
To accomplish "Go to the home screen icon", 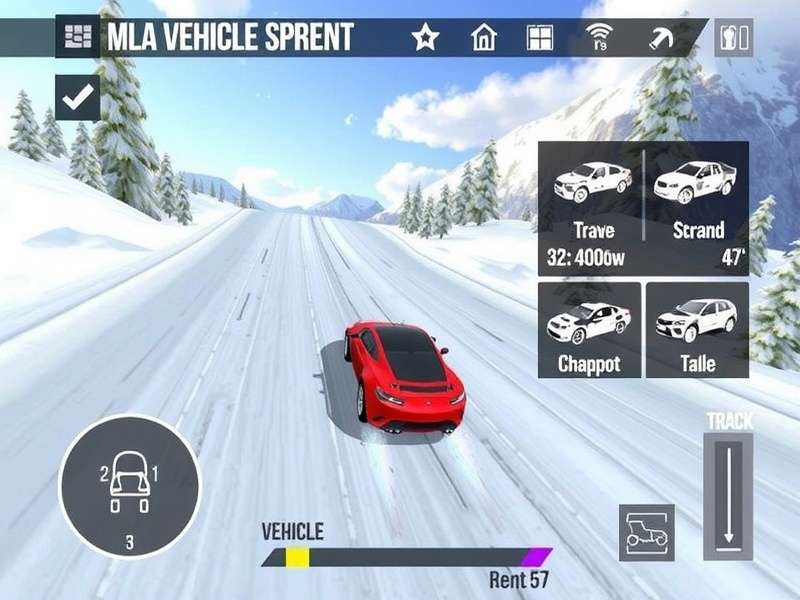I will (x=484, y=38).
